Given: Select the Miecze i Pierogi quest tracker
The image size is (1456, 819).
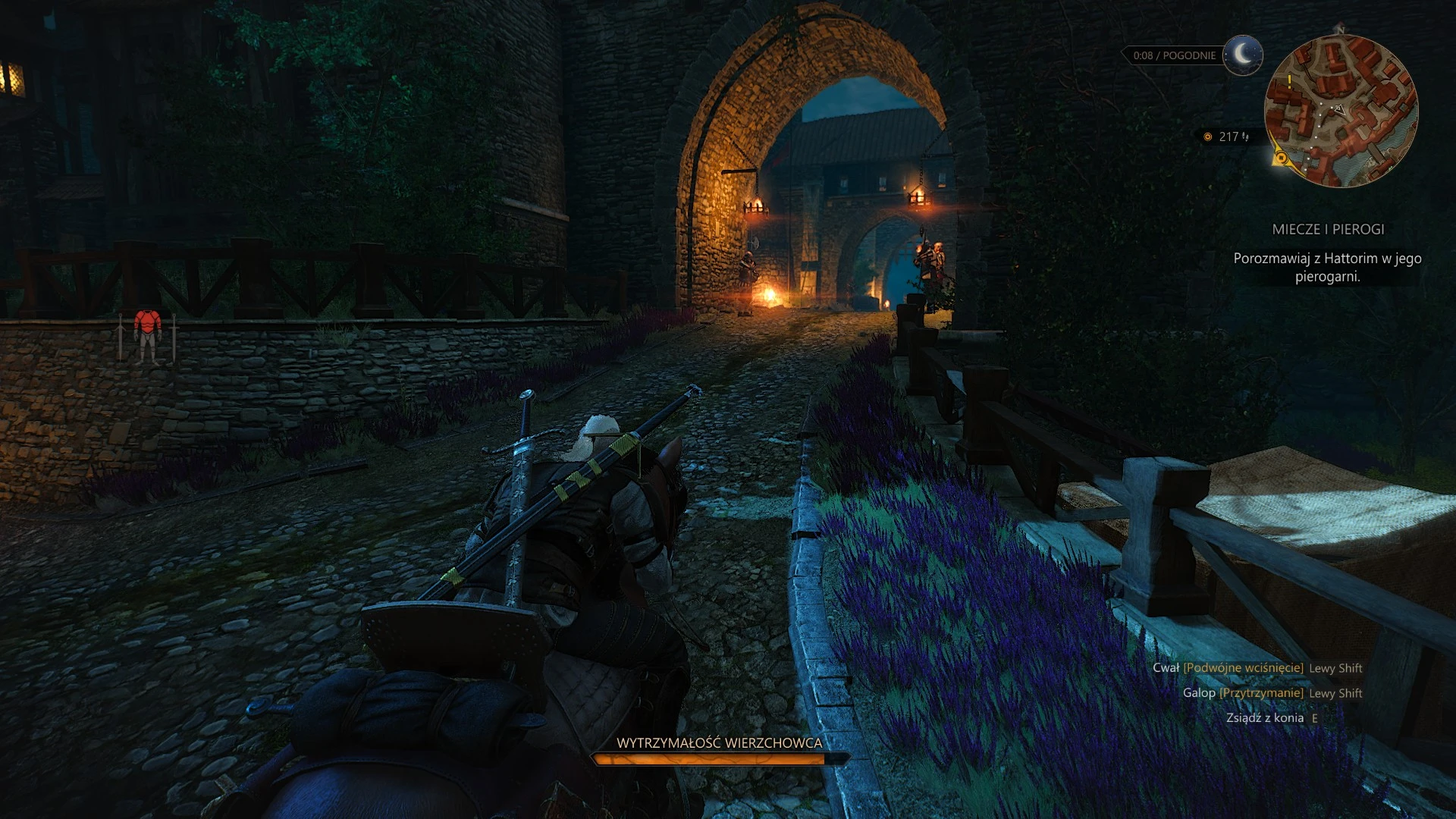Looking at the screenshot, I should click(1328, 229).
